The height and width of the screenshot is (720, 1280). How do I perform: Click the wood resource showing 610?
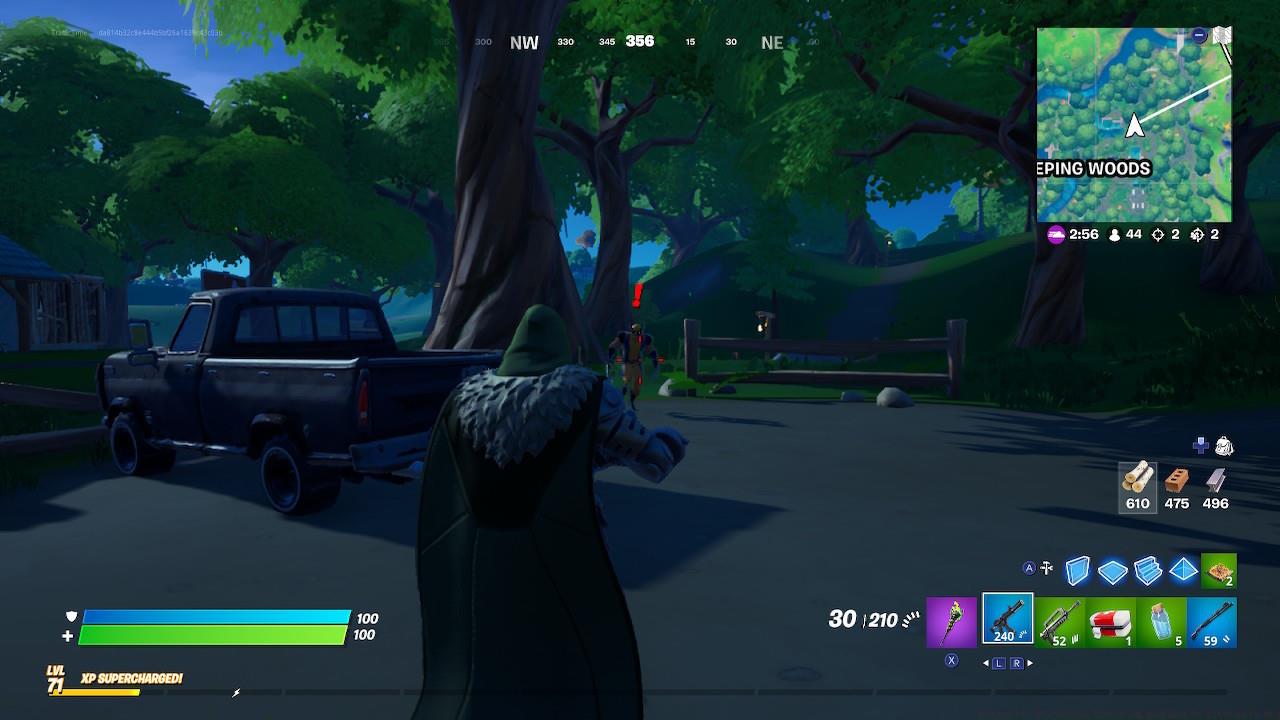(1137, 487)
